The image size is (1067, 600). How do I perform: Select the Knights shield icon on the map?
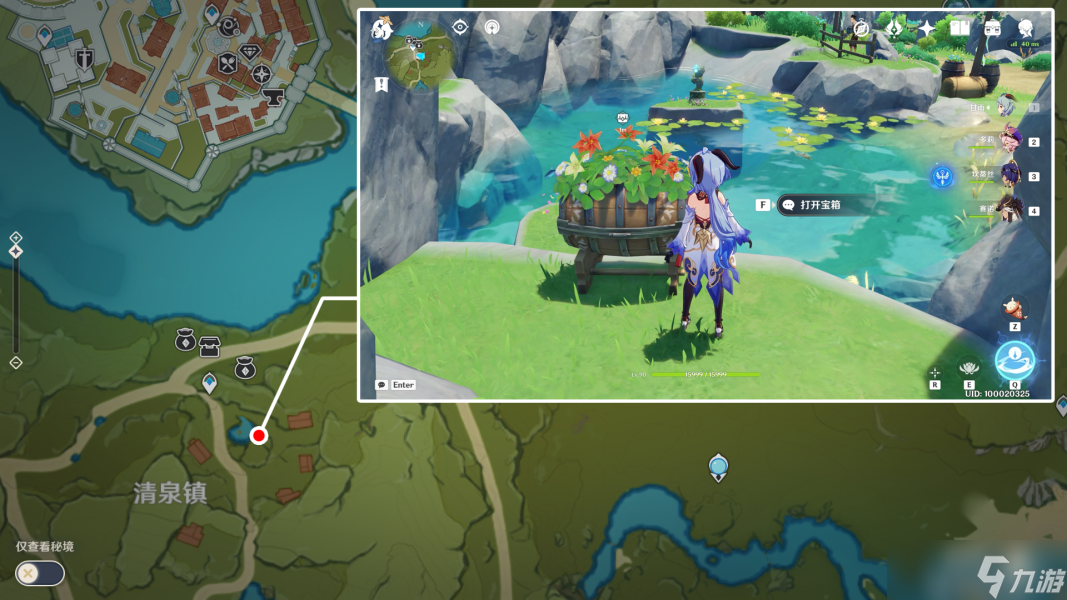point(84,56)
